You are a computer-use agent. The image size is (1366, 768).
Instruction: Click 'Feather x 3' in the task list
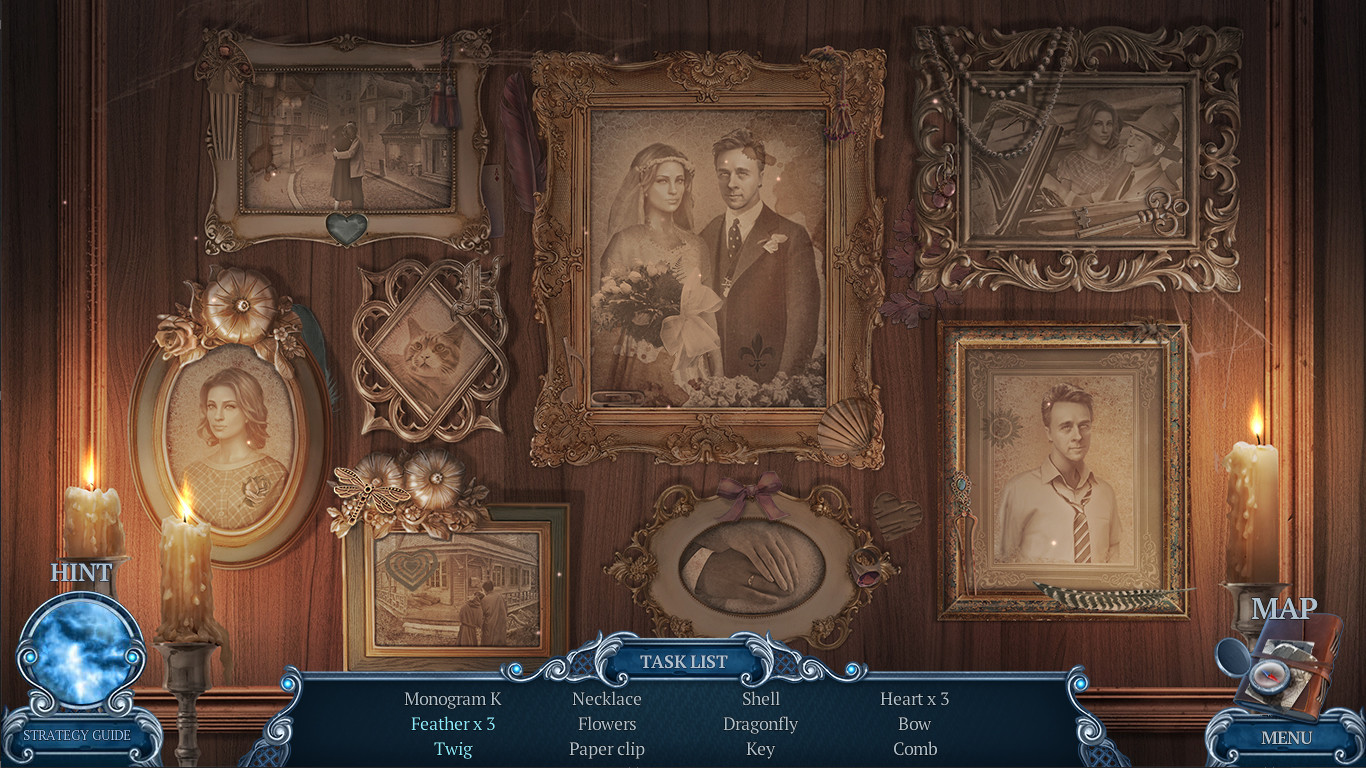coord(452,723)
